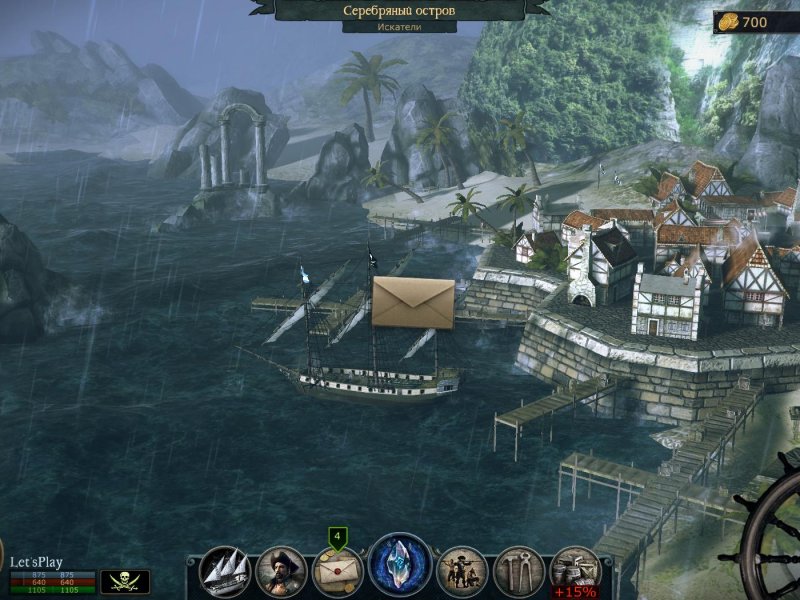Image resolution: width=800 pixels, height=600 pixels.
Task: Open the mail letter icon with badge
Action: click(x=338, y=572)
